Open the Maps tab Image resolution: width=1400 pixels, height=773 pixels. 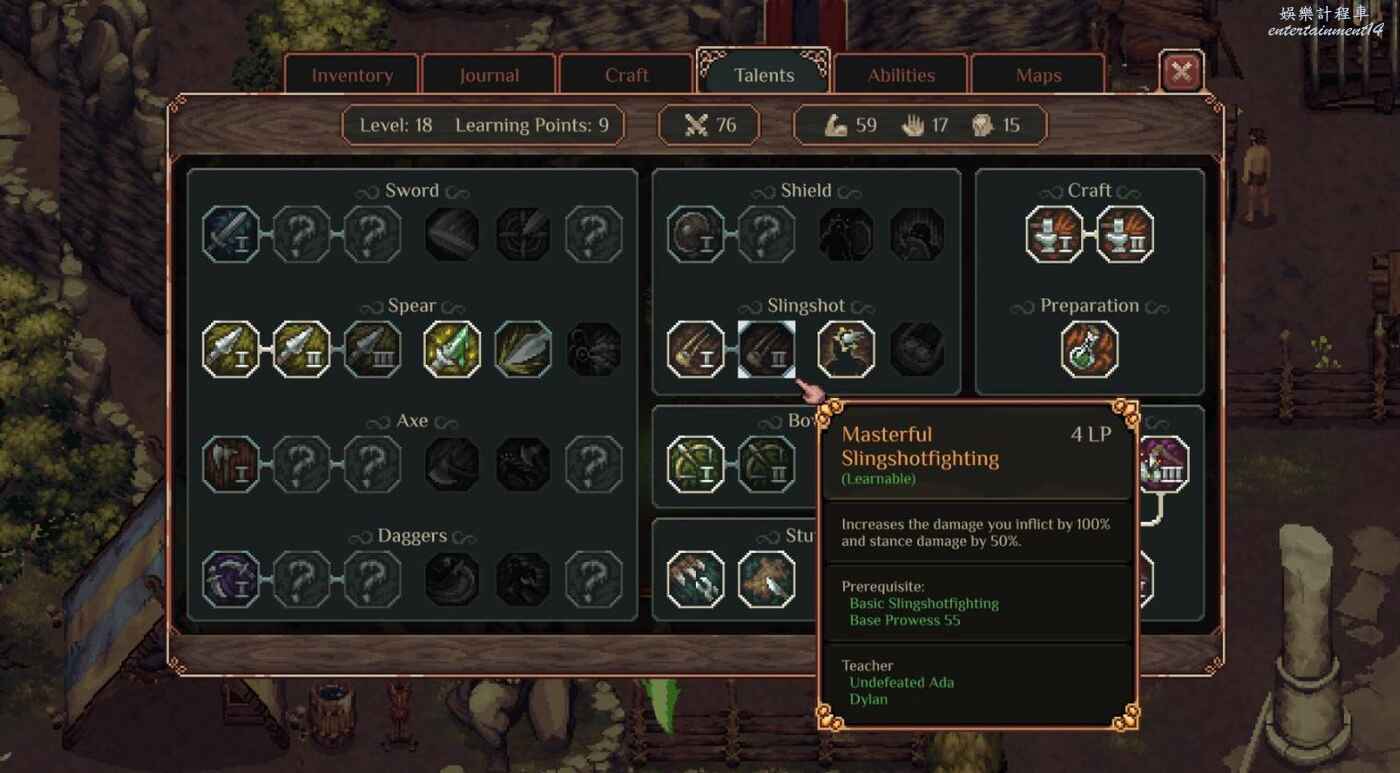1038,76
